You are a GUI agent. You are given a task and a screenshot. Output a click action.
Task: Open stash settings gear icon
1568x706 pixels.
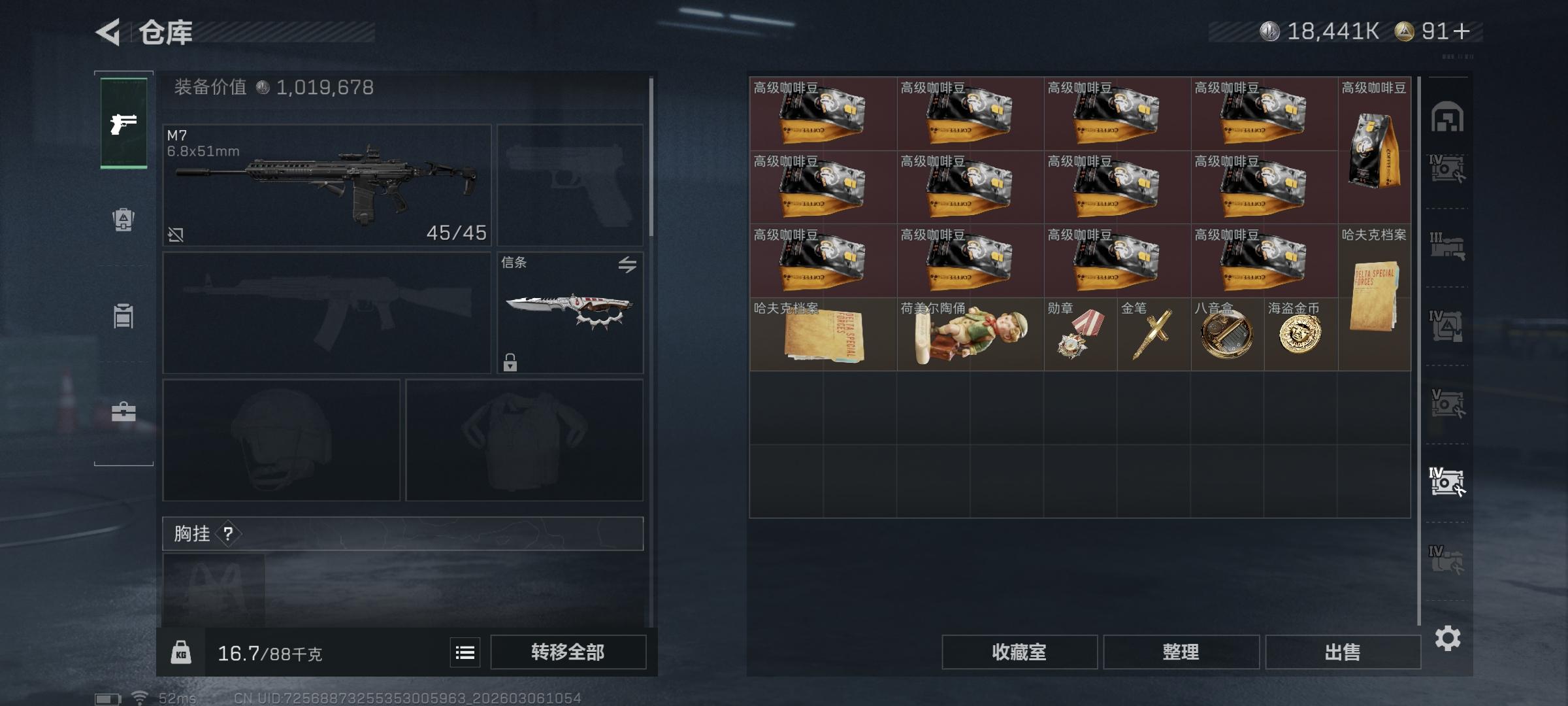(1448, 638)
